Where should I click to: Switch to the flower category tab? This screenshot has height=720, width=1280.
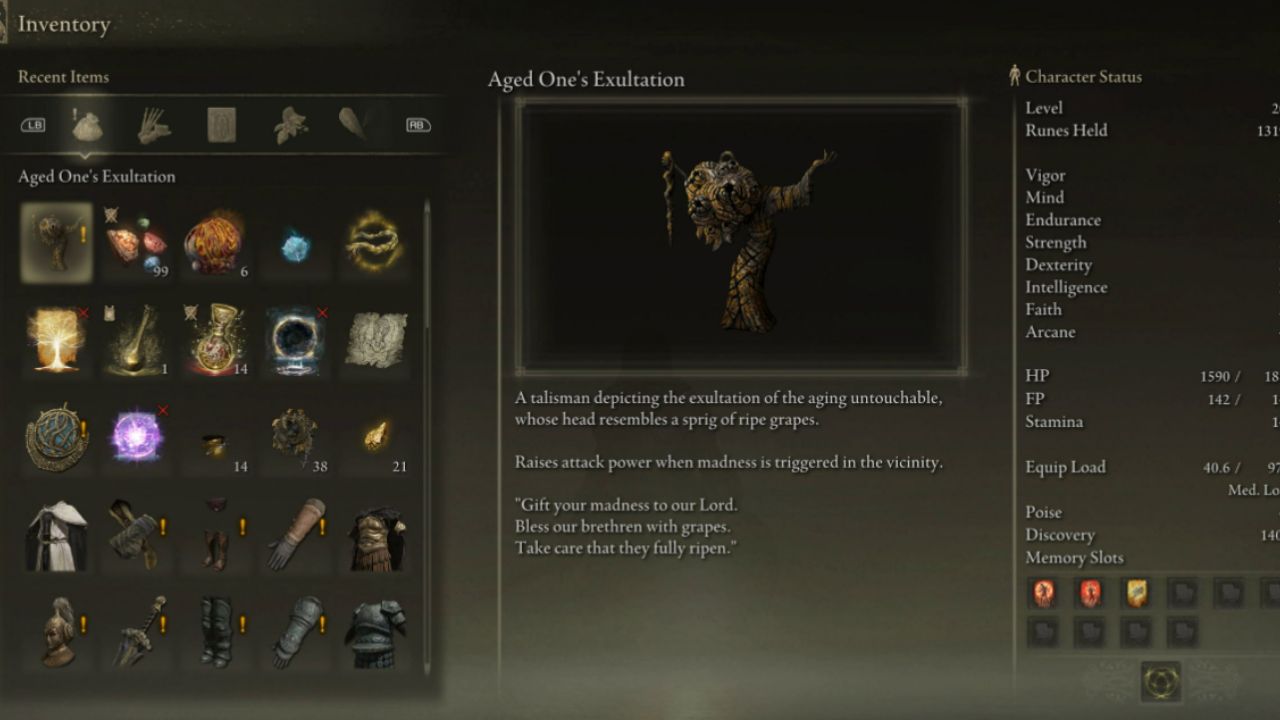[290, 126]
